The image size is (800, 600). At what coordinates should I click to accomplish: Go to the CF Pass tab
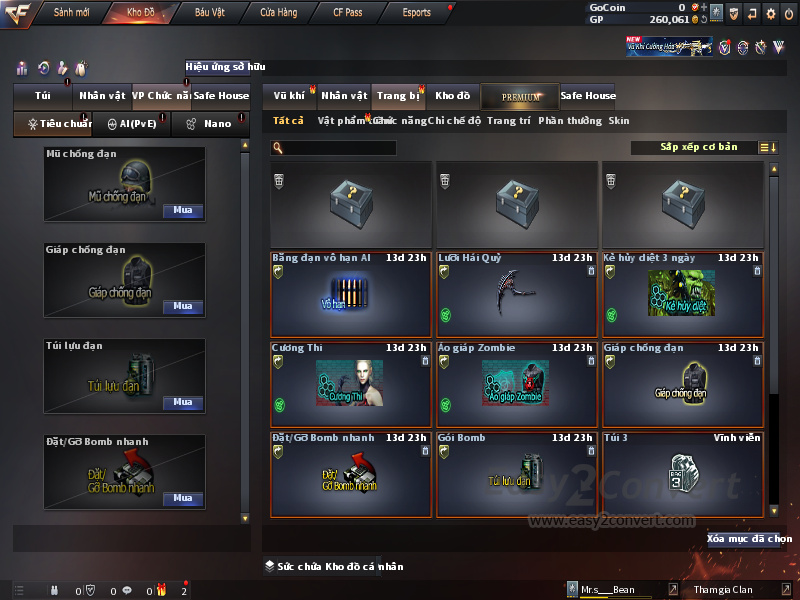tap(348, 13)
